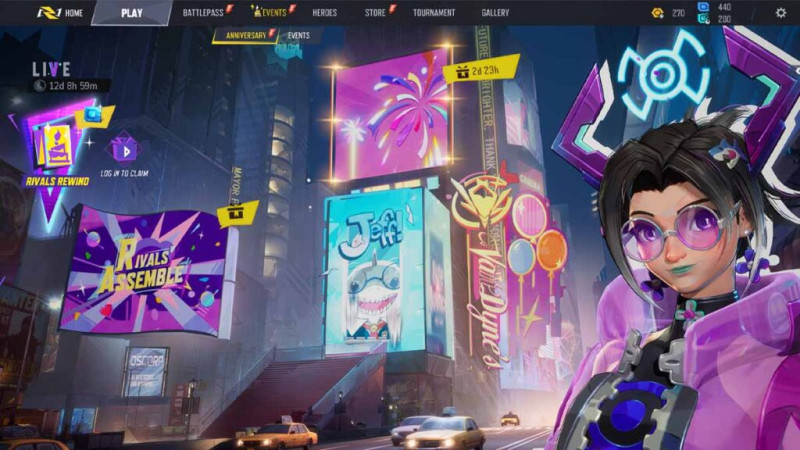Open the Heroes menu
This screenshot has width=800, height=450.
pyautogui.click(x=324, y=13)
